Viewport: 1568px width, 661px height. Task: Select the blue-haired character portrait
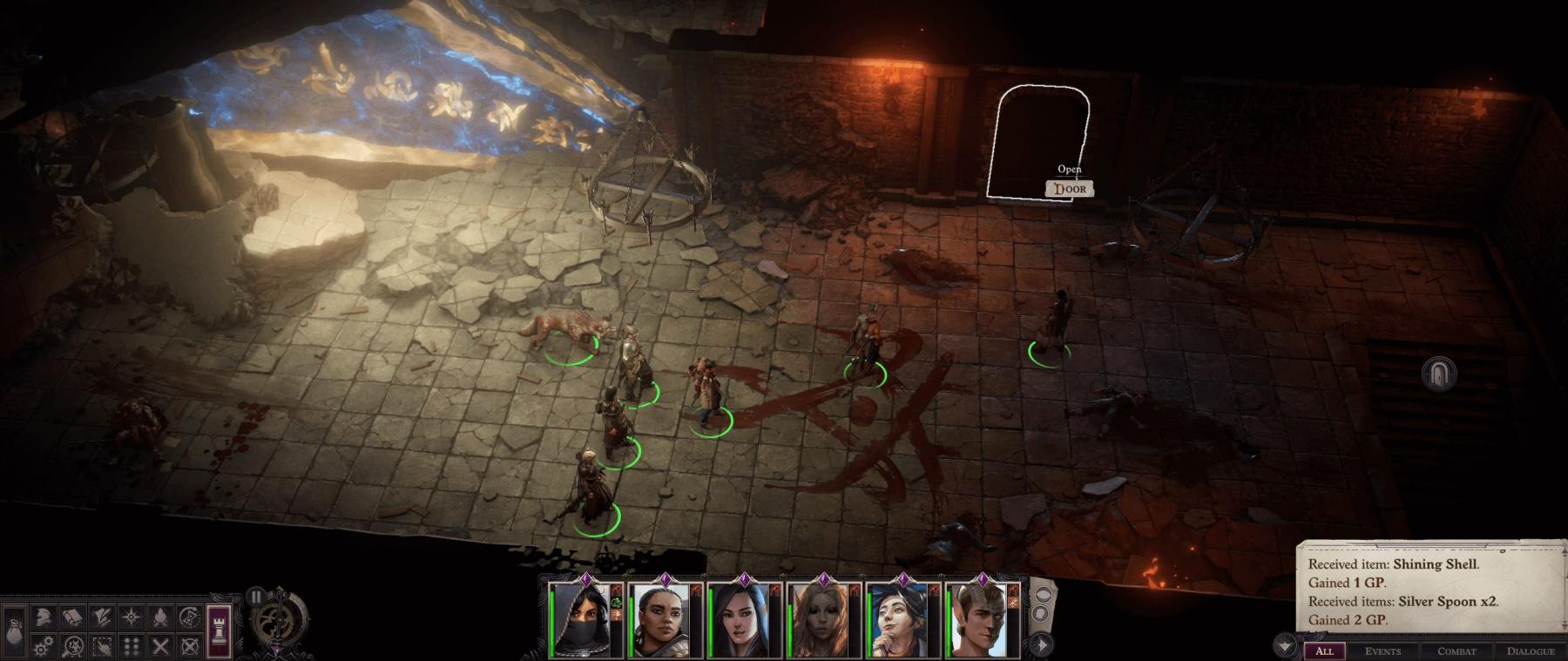point(902,621)
